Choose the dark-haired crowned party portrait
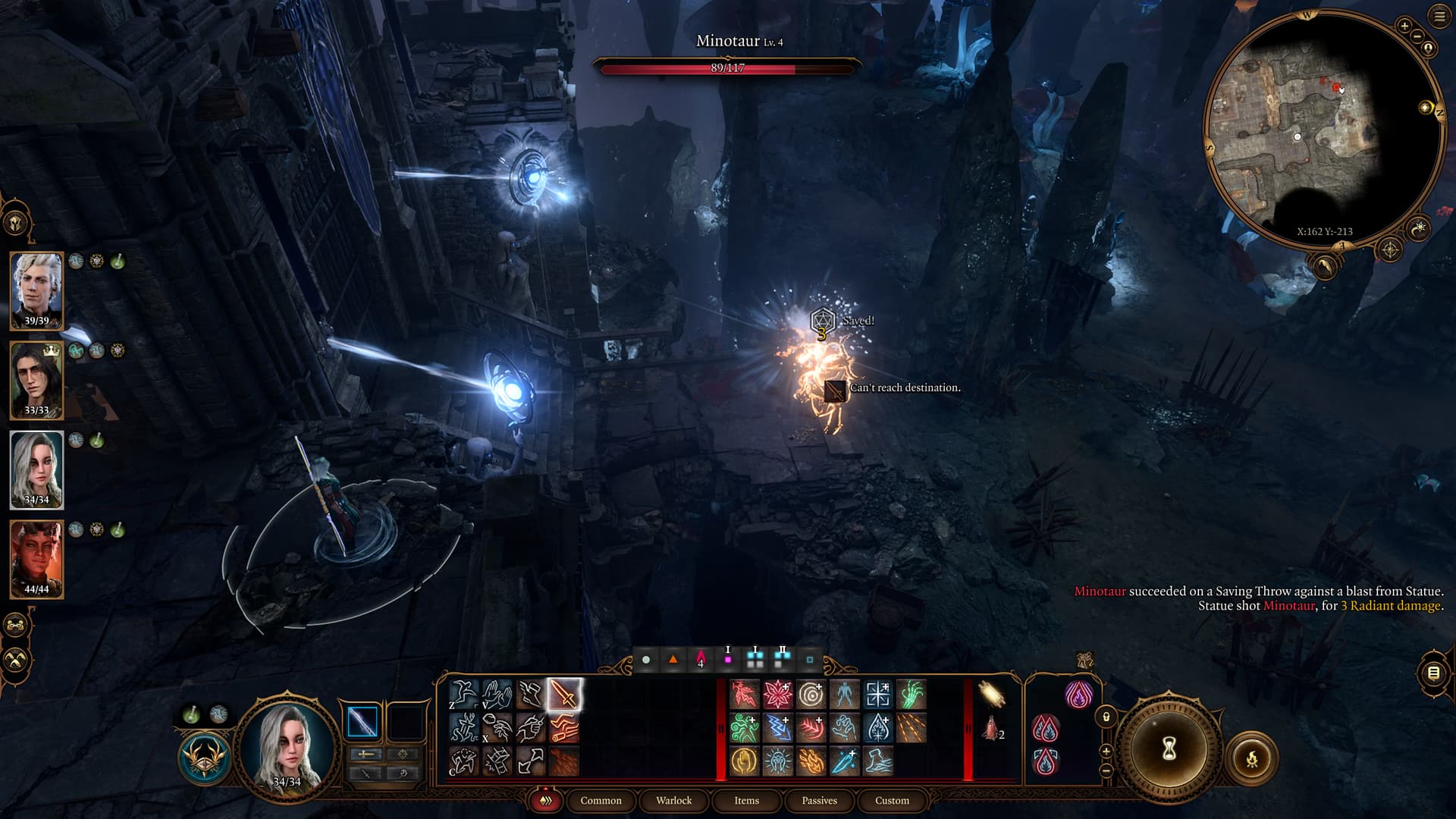 click(x=36, y=378)
